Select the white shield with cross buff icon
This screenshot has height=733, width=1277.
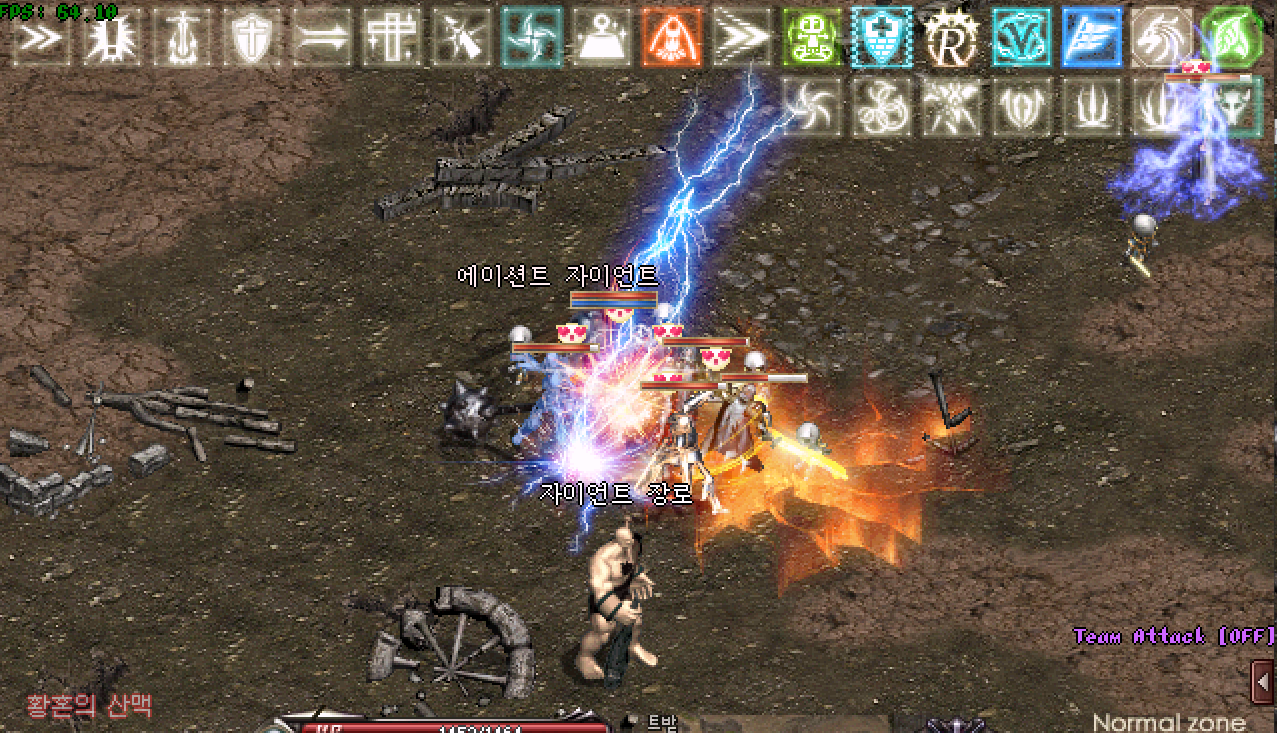point(252,37)
